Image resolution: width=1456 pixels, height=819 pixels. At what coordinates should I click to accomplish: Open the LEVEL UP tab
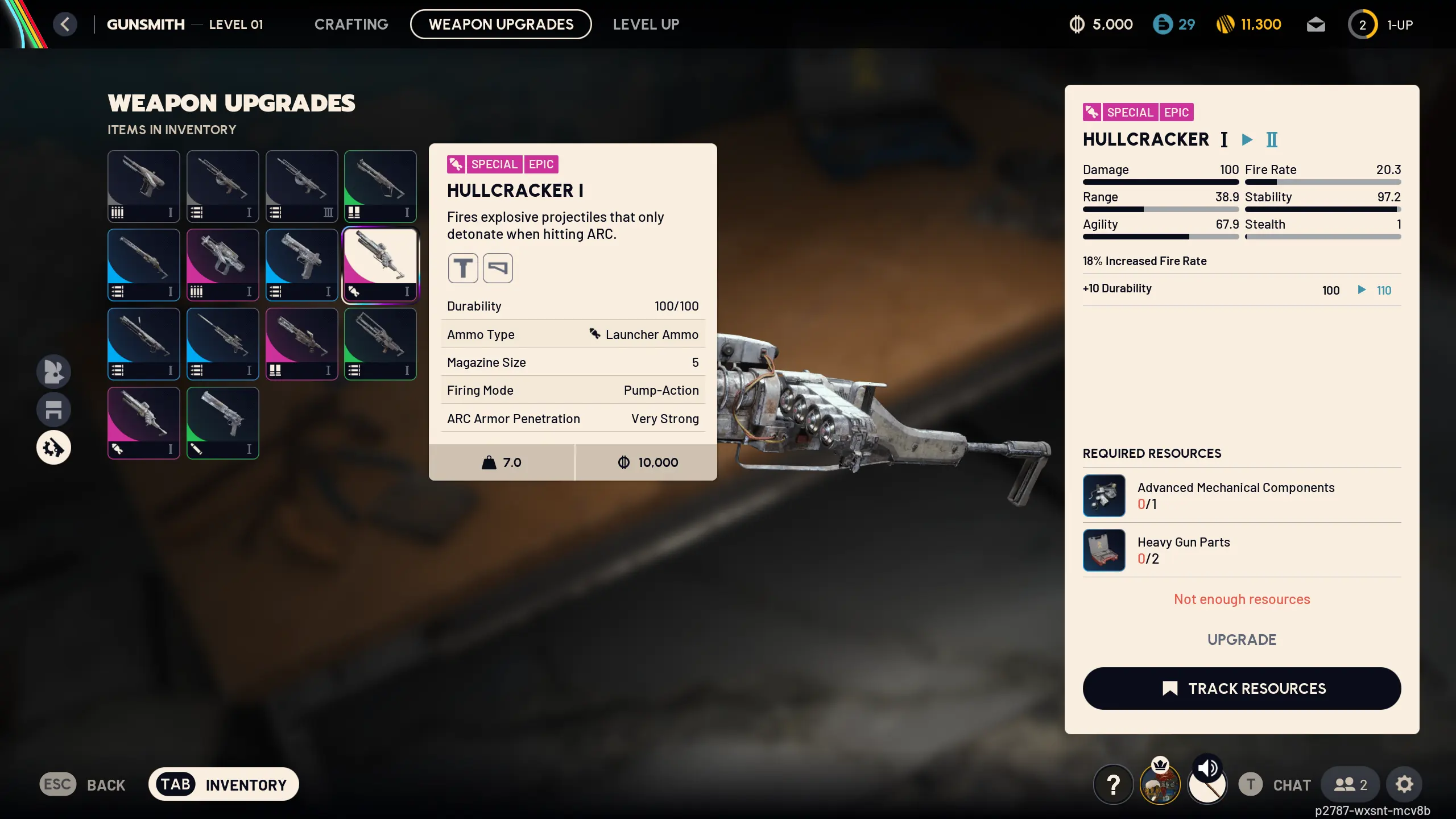click(x=646, y=24)
